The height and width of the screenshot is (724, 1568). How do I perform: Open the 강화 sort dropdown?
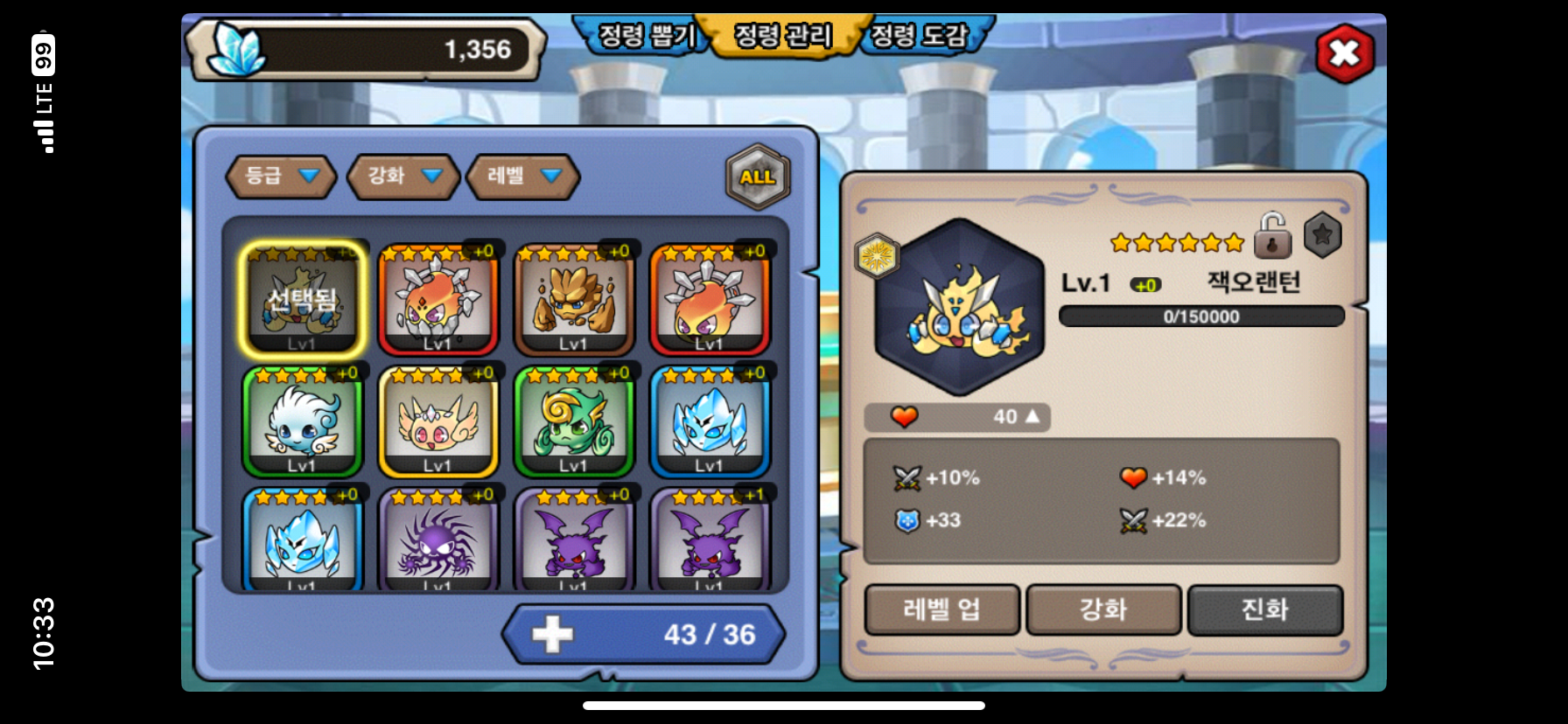coord(402,176)
